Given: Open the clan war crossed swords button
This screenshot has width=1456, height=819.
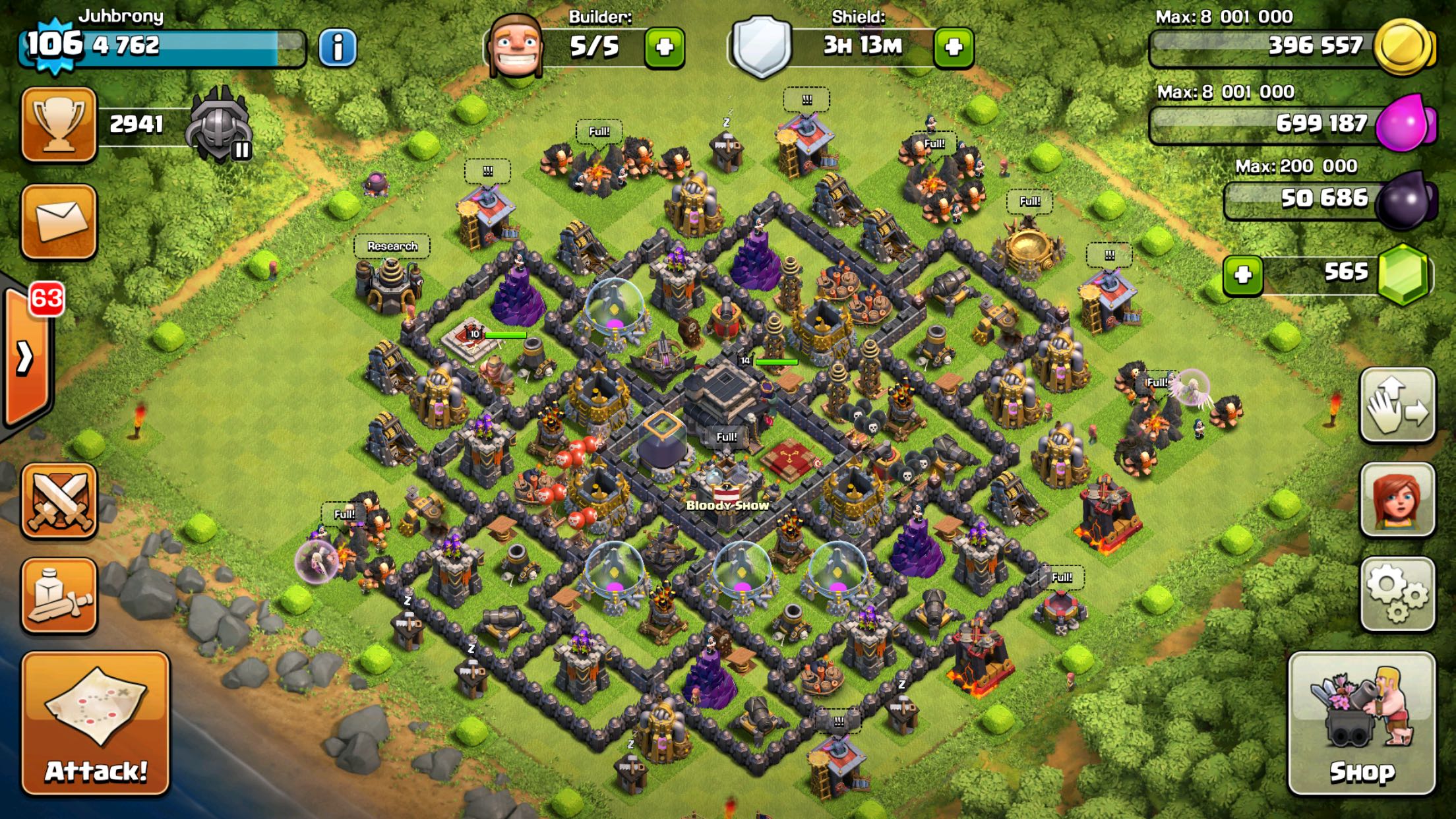Looking at the screenshot, I should pyautogui.click(x=59, y=501).
